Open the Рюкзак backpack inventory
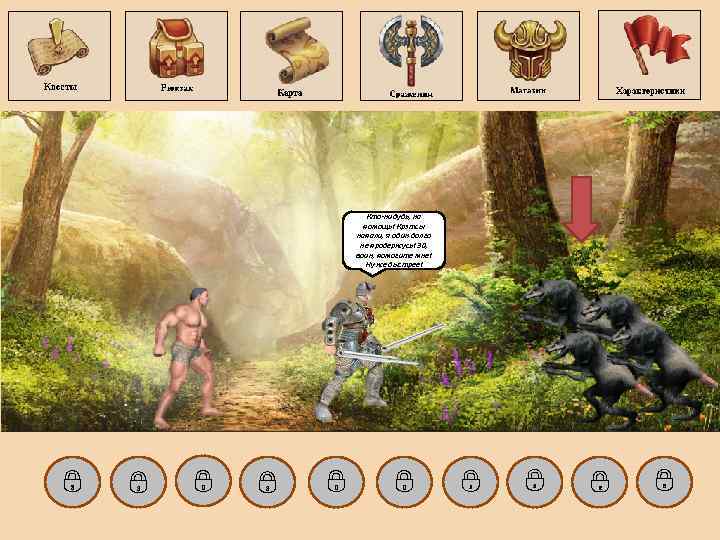This screenshot has width=720, height=540. pos(176,54)
